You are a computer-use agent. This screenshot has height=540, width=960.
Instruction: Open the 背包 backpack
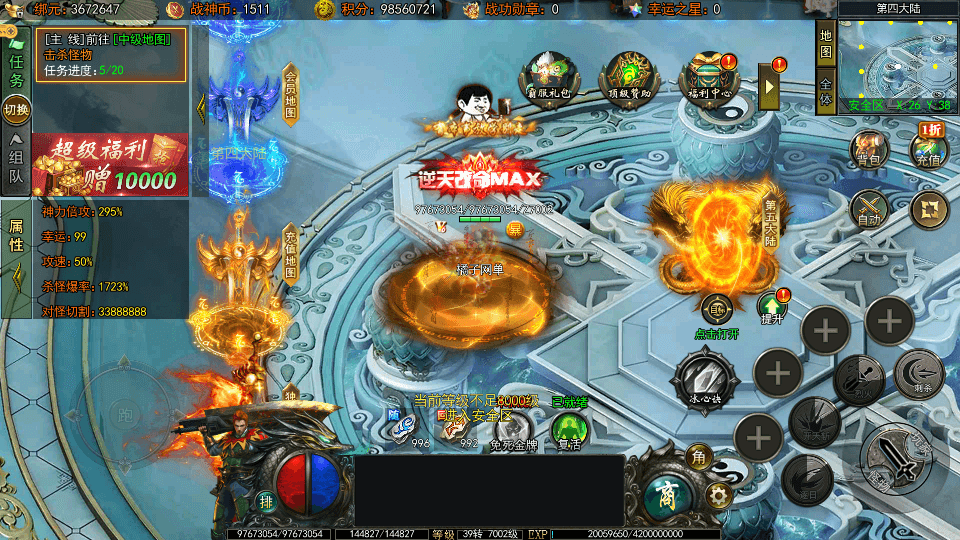tap(868, 148)
